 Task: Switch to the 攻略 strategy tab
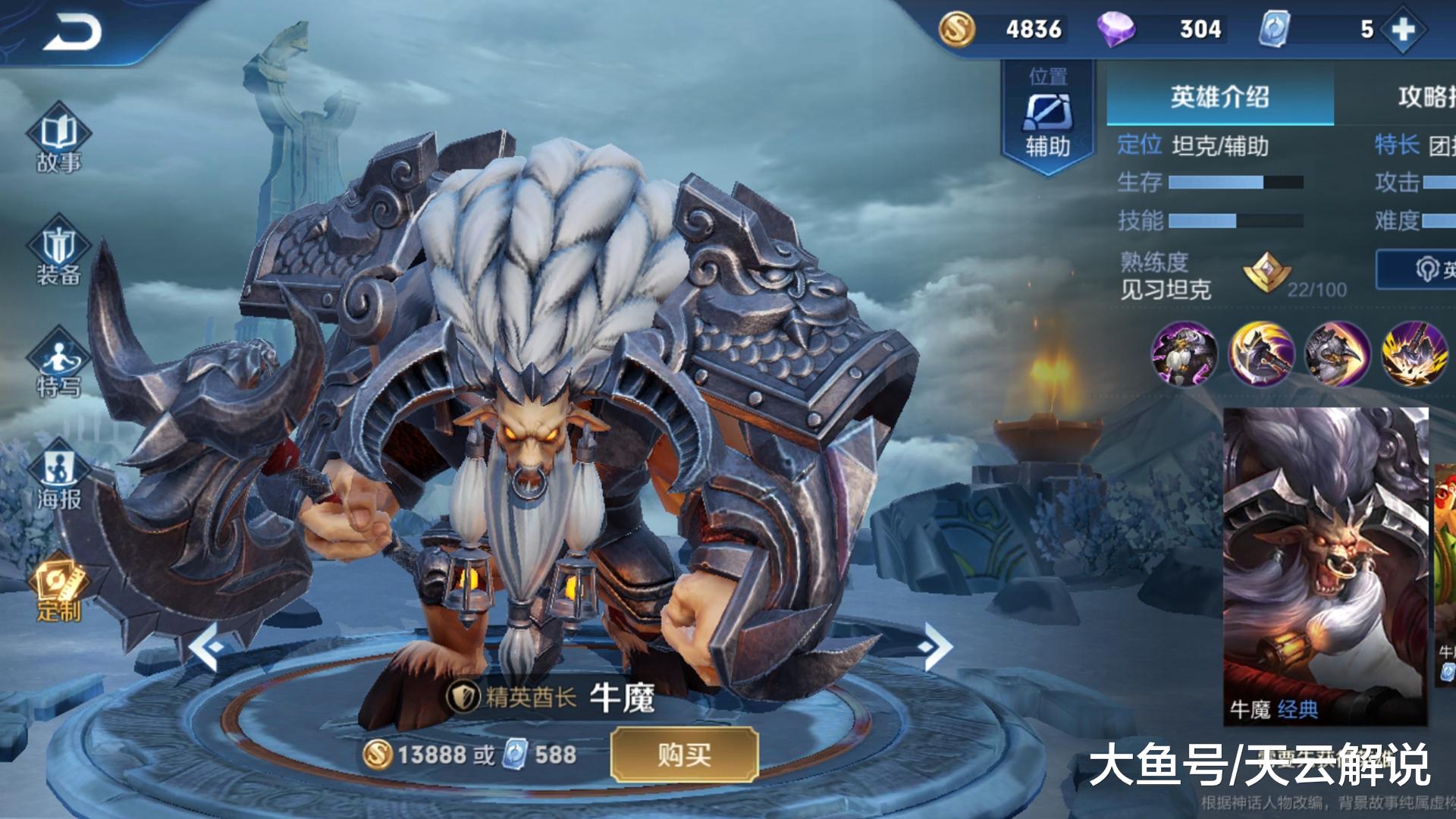tap(1418, 97)
